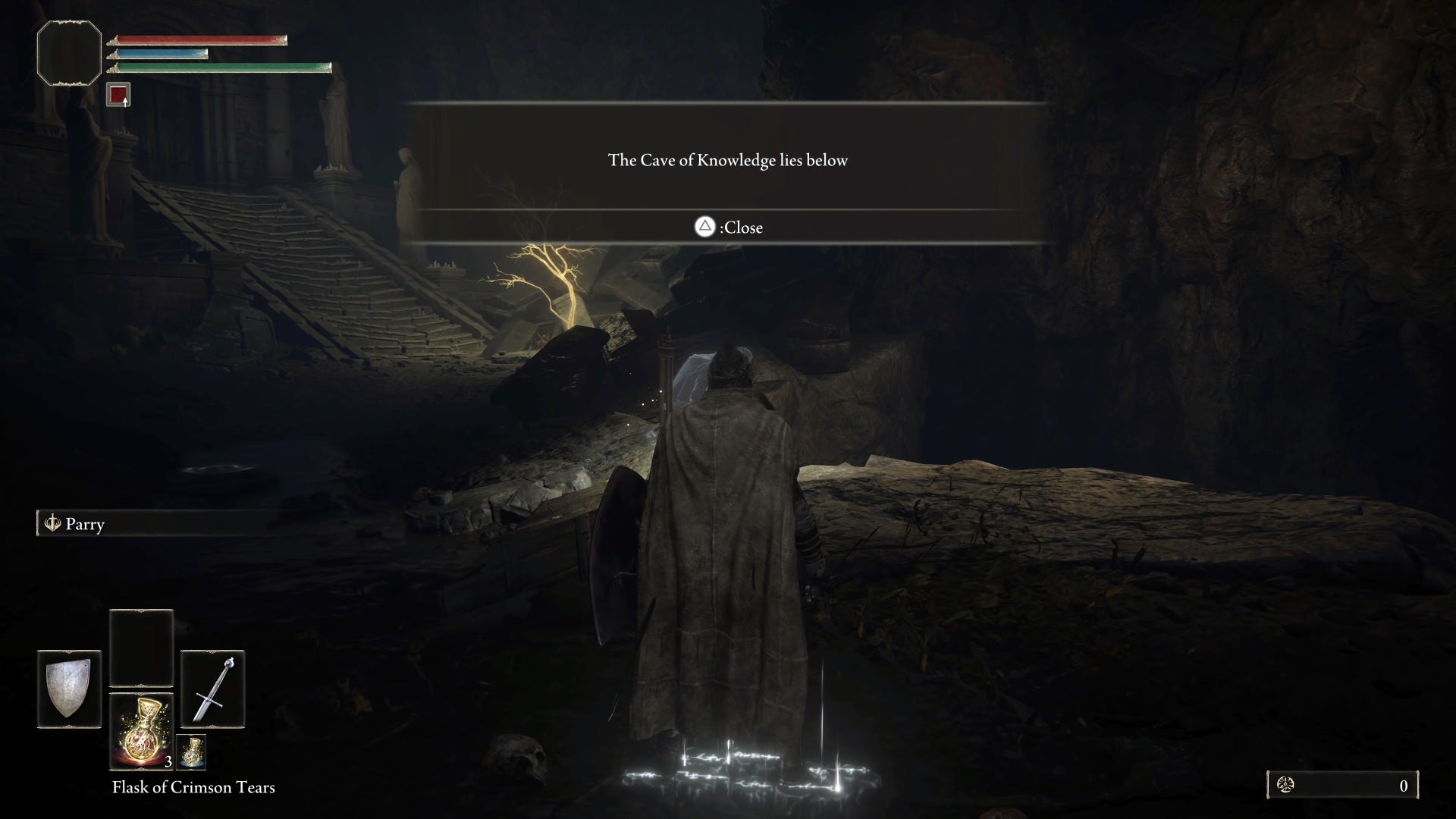Select the Flask of Crimson Tears slot
This screenshot has height=819, width=1456.
[x=141, y=730]
